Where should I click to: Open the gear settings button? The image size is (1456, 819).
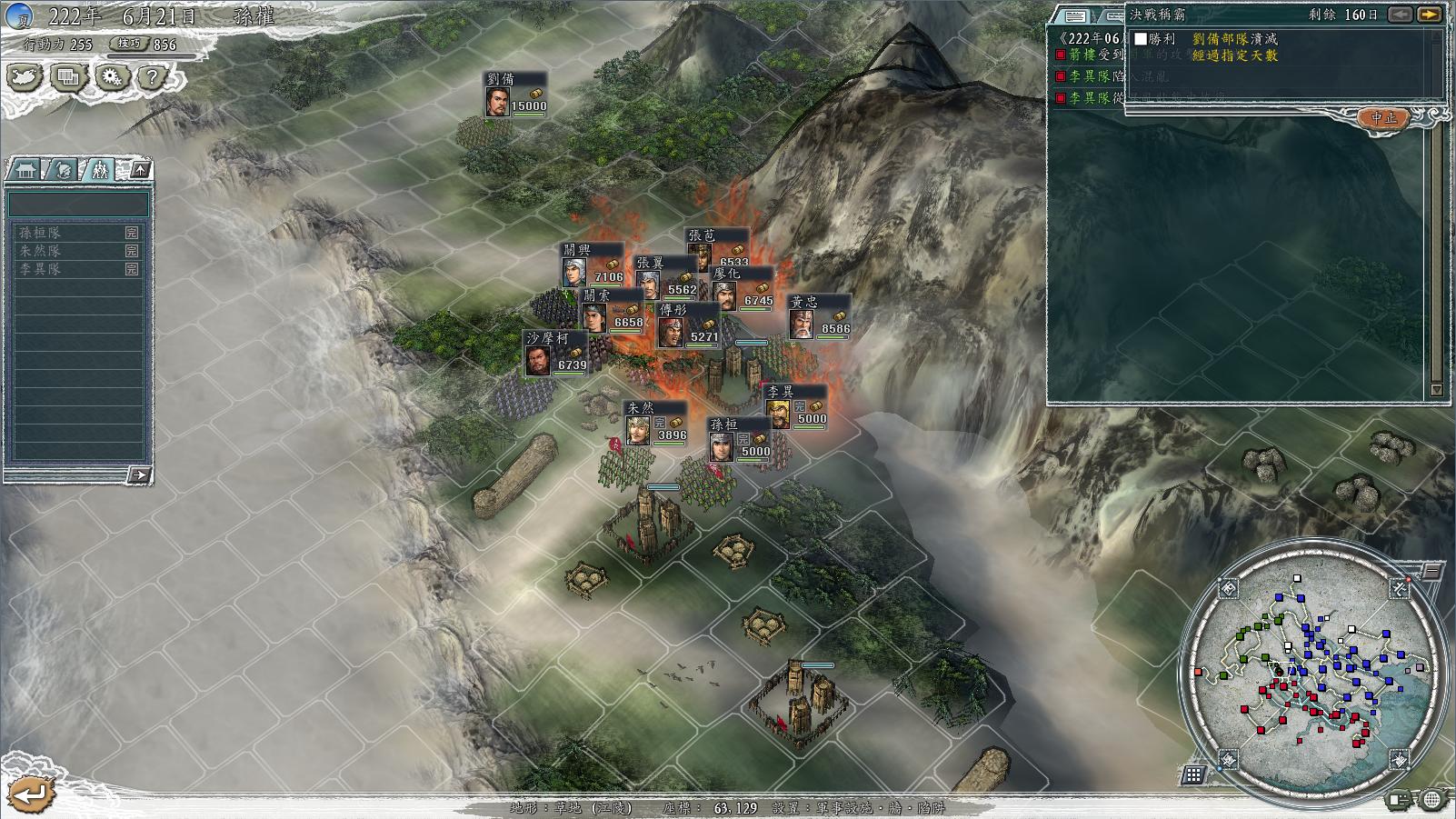[111, 77]
